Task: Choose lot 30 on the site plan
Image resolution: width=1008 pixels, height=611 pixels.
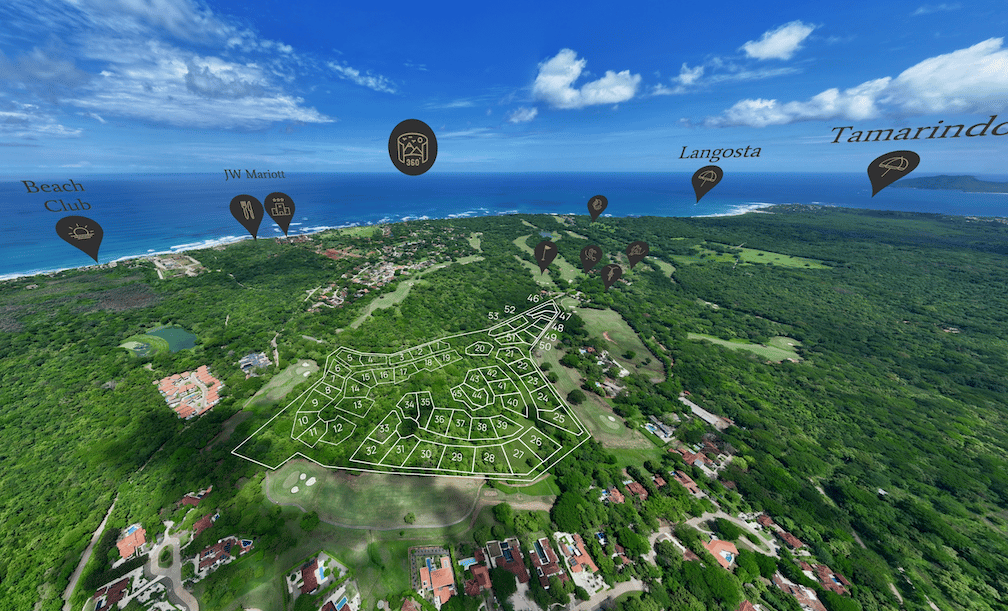Action: [426, 454]
